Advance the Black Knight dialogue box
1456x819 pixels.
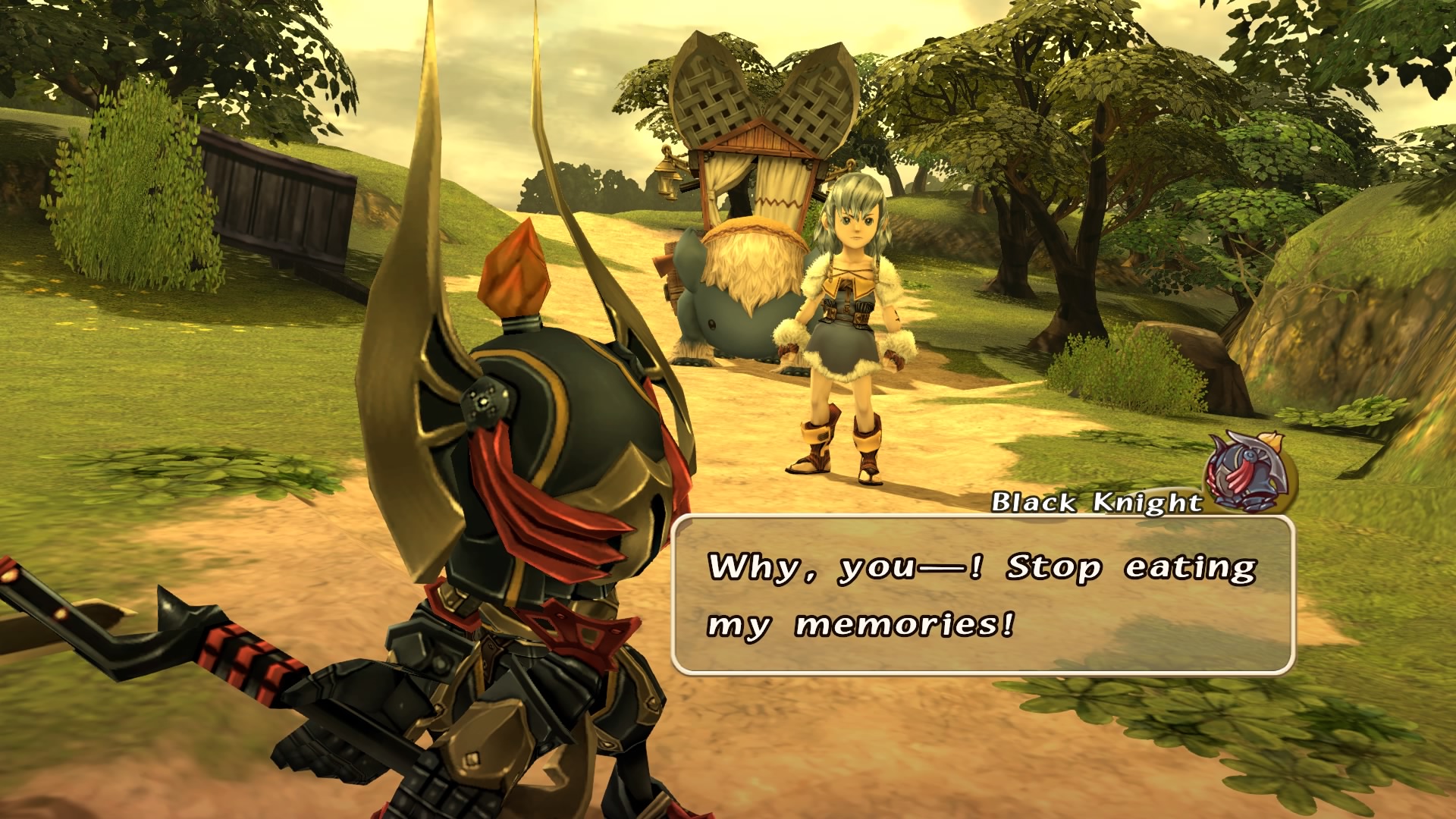click(x=983, y=595)
